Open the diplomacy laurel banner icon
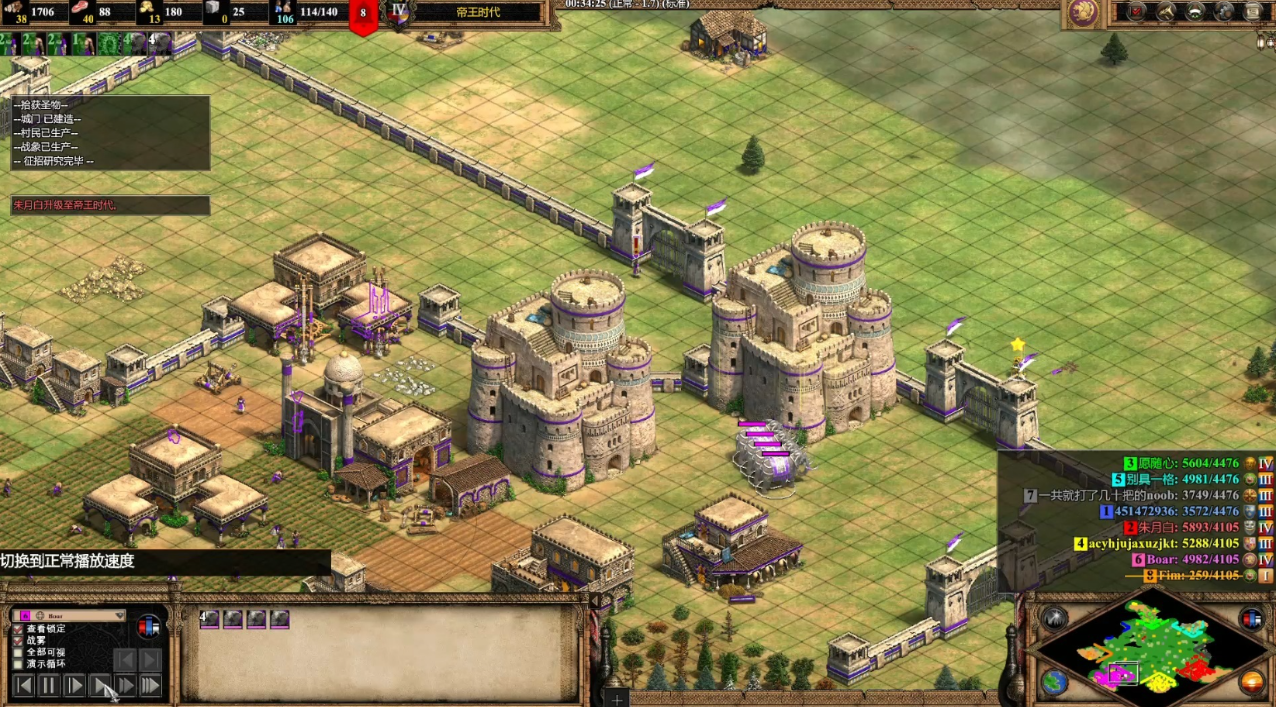Image resolution: width=1276 pixels, height=707 pixels. click(1195, 12)
